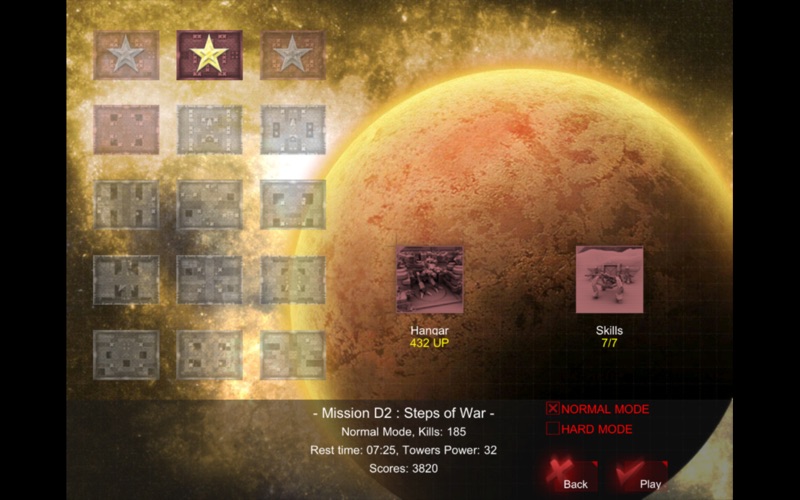
Task: Go Back to the previous screen
Action: pos(572,473)
